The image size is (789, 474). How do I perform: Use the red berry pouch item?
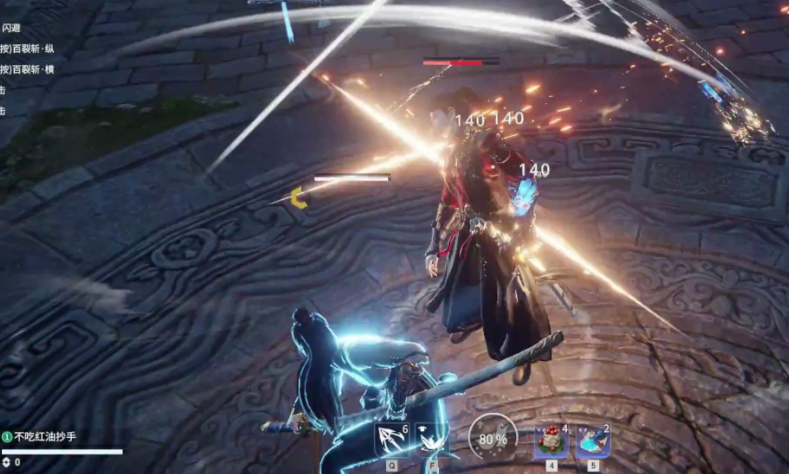(550, 440)
